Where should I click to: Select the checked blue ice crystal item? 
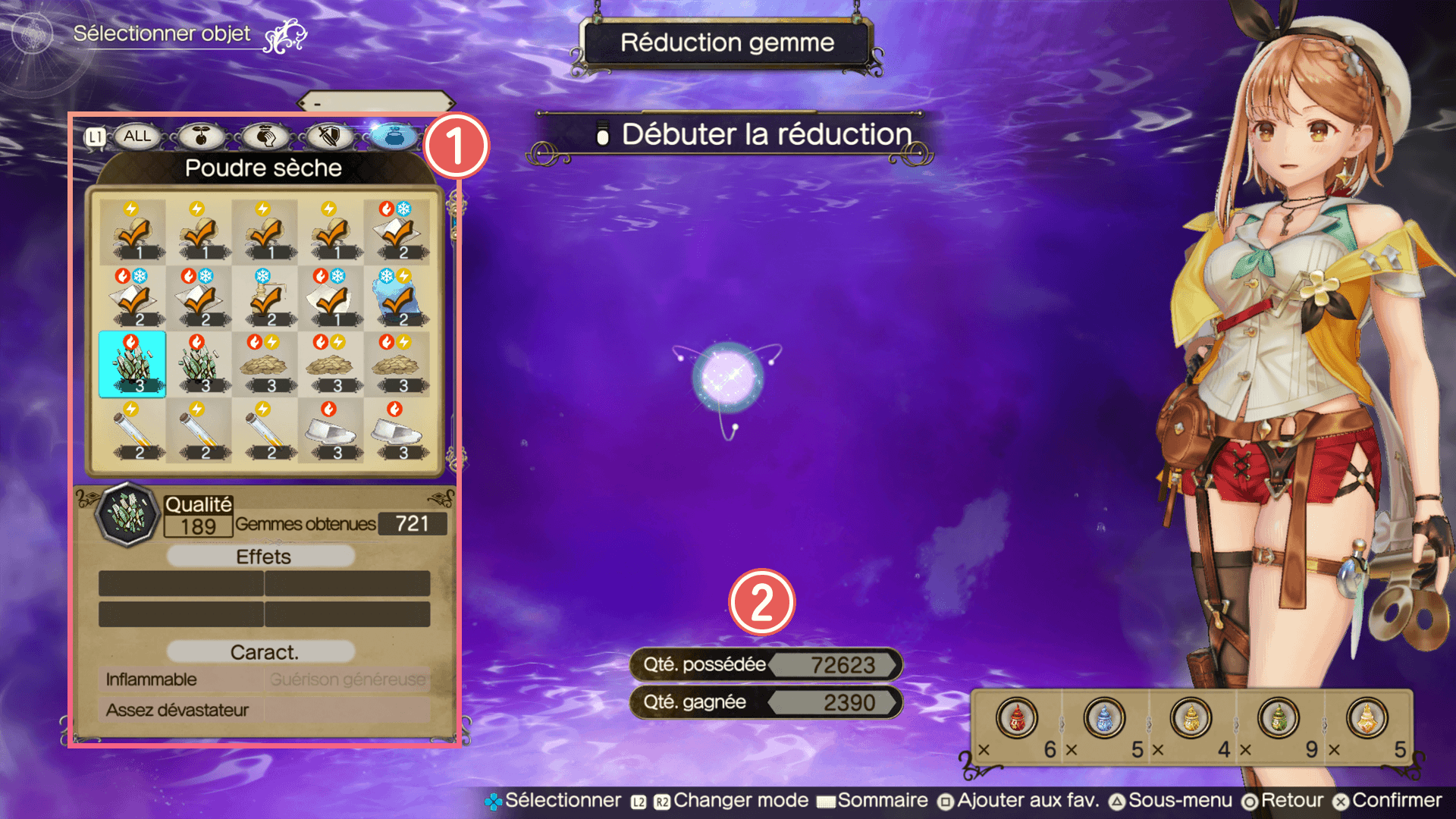pyautogui.click(x=396, y=298)
